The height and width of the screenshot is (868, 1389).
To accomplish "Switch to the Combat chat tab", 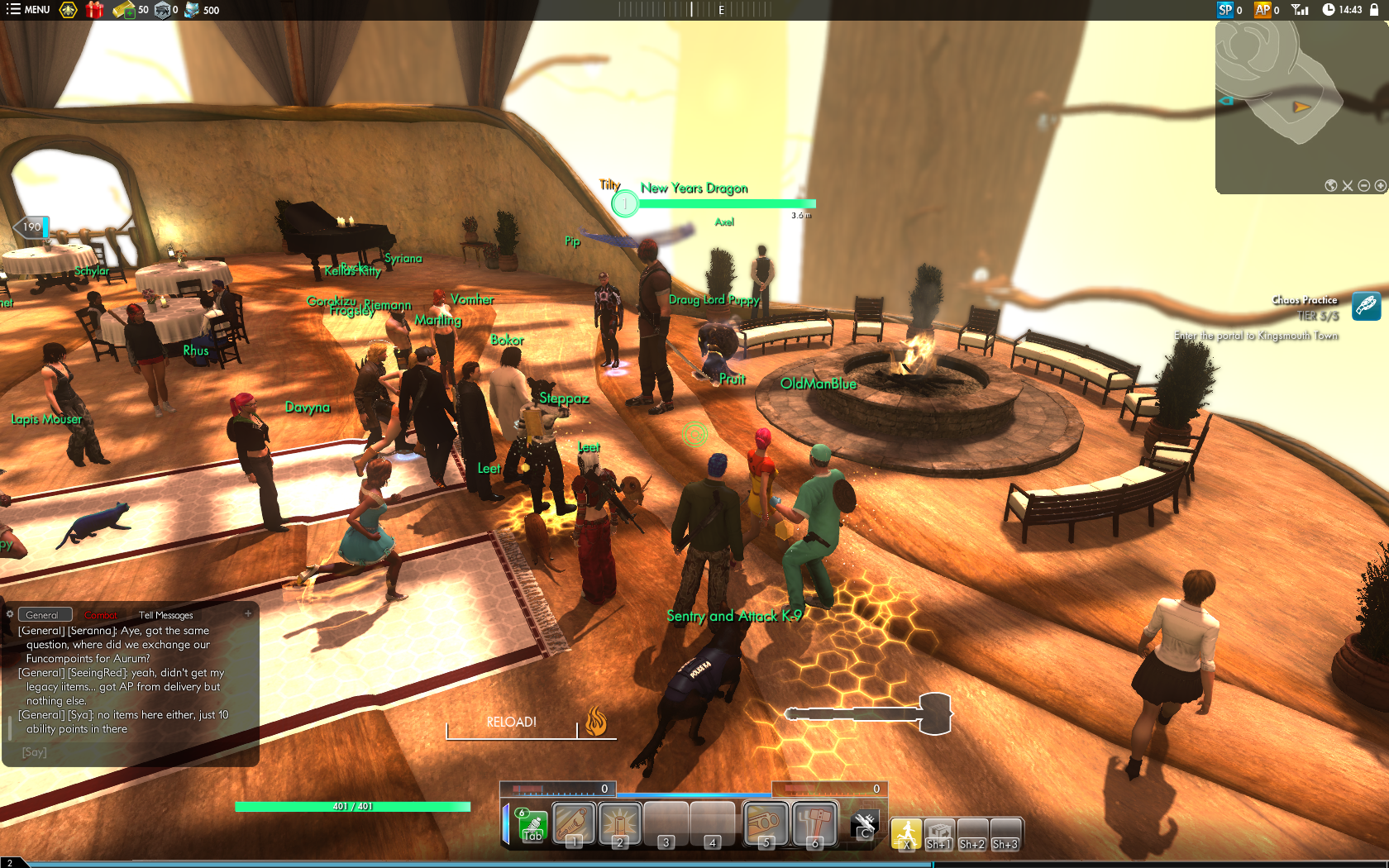I will point(101,615).
